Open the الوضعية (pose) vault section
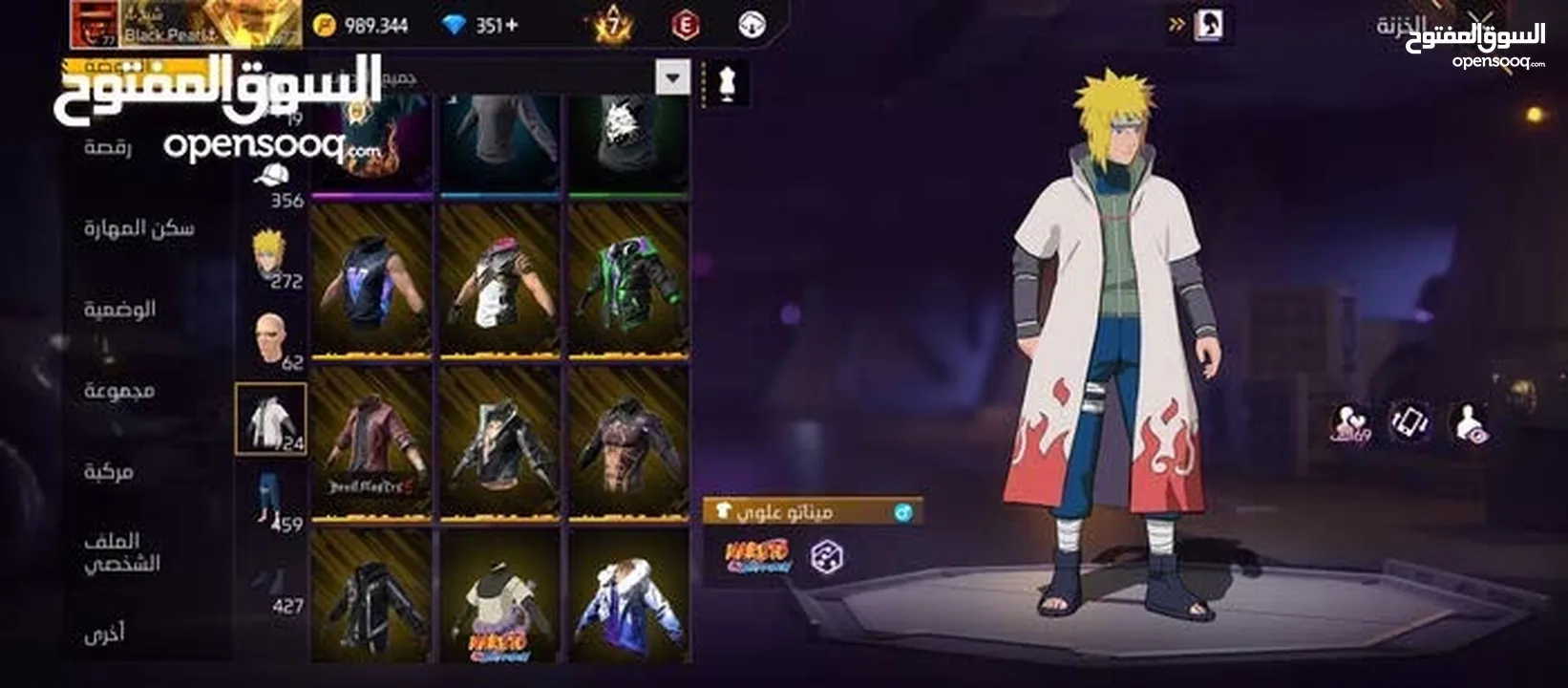 119,309
